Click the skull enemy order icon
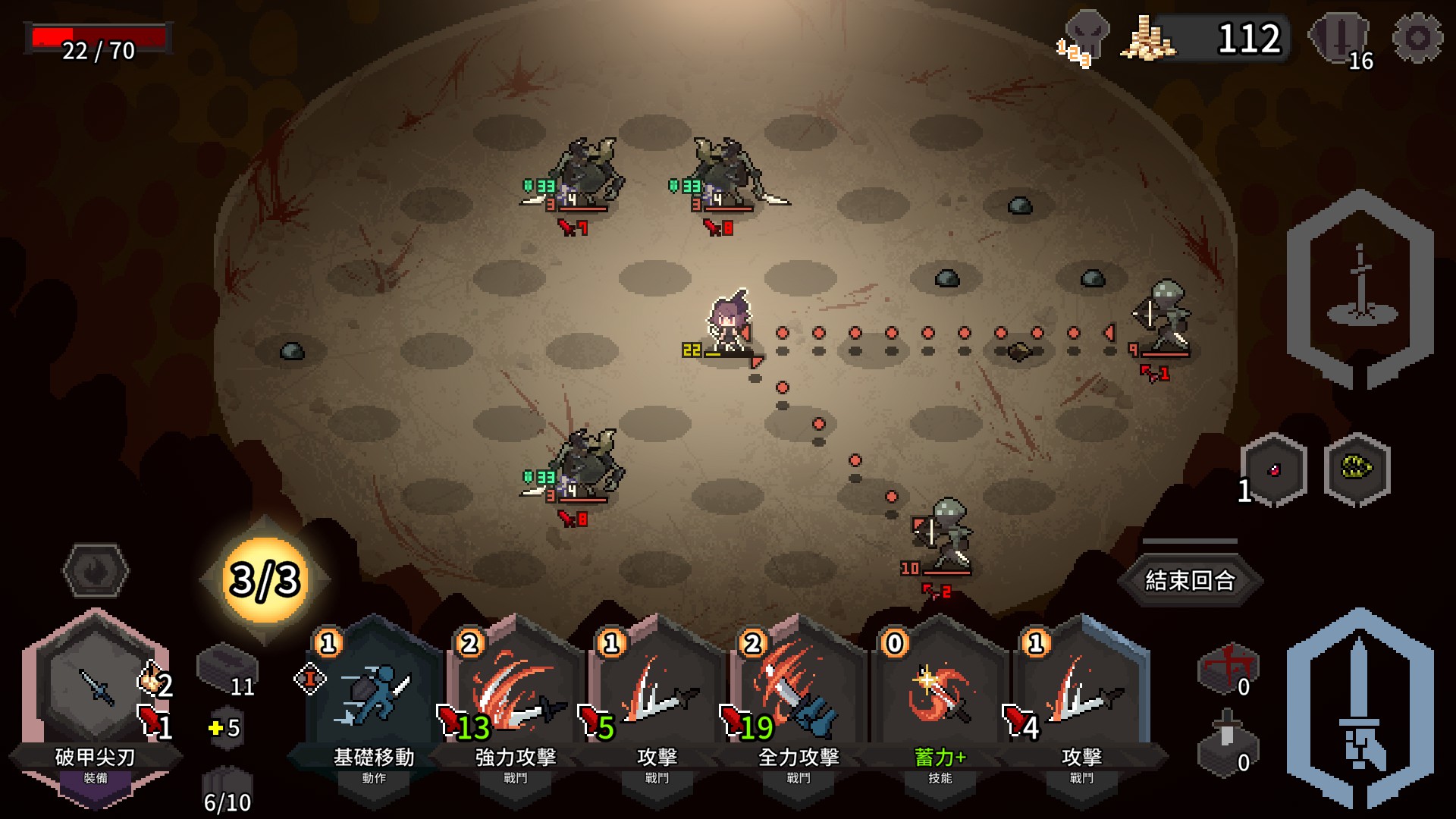This screenshot has height=819, width=1456. (x=1085, y=36)
